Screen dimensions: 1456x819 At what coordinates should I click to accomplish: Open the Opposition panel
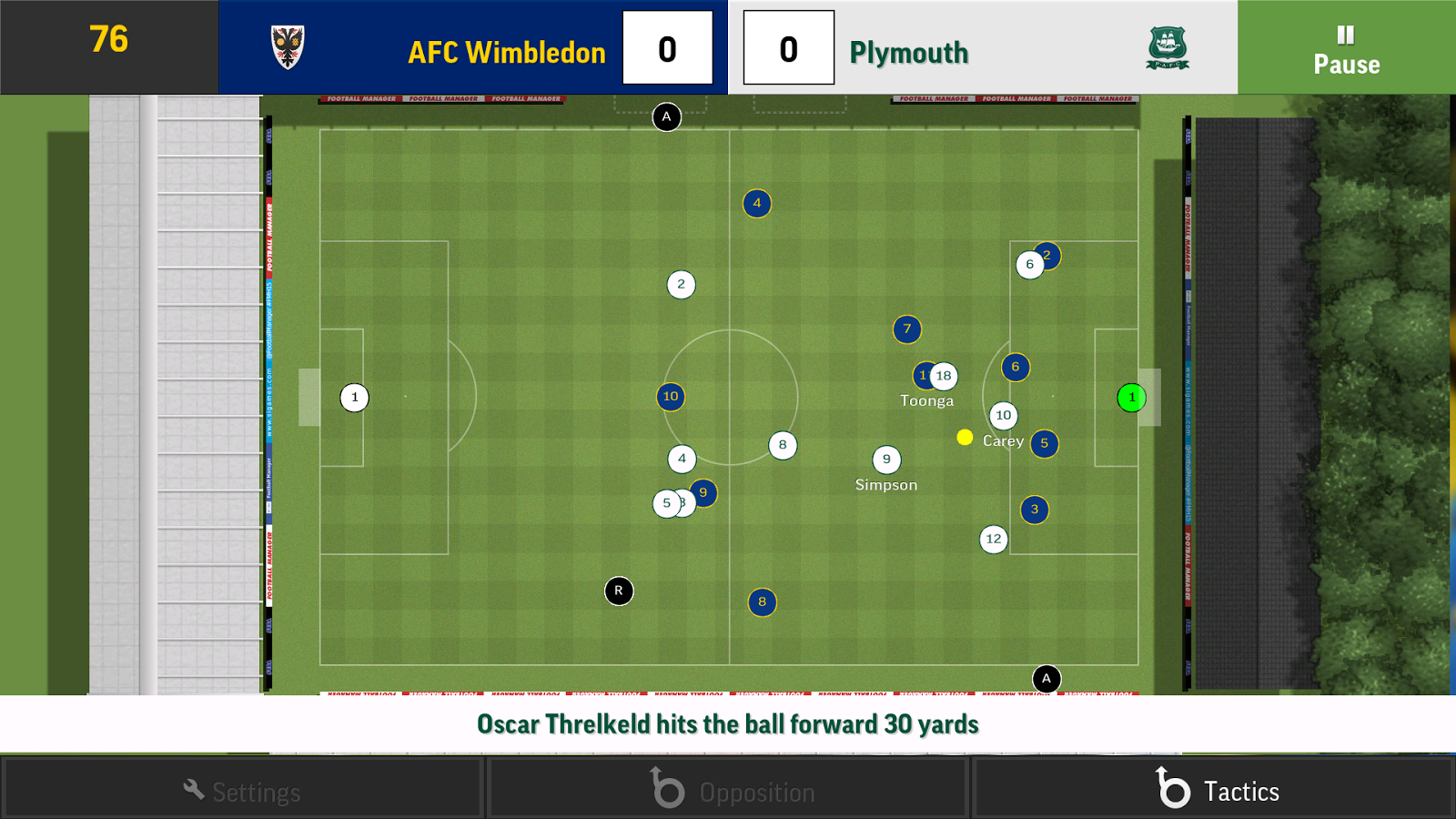click(x=726, y=790)
